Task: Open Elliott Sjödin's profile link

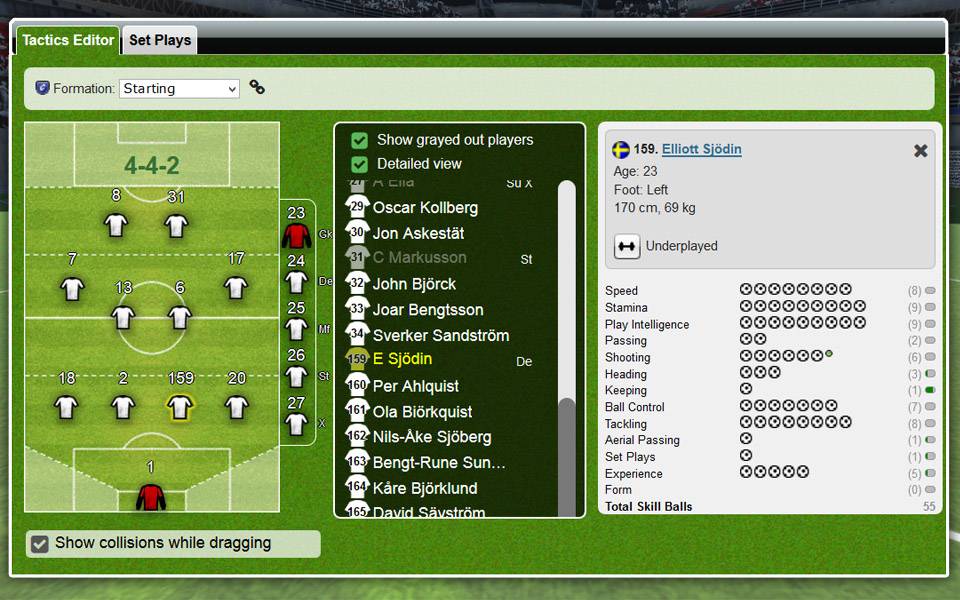Action: point(701,150)
